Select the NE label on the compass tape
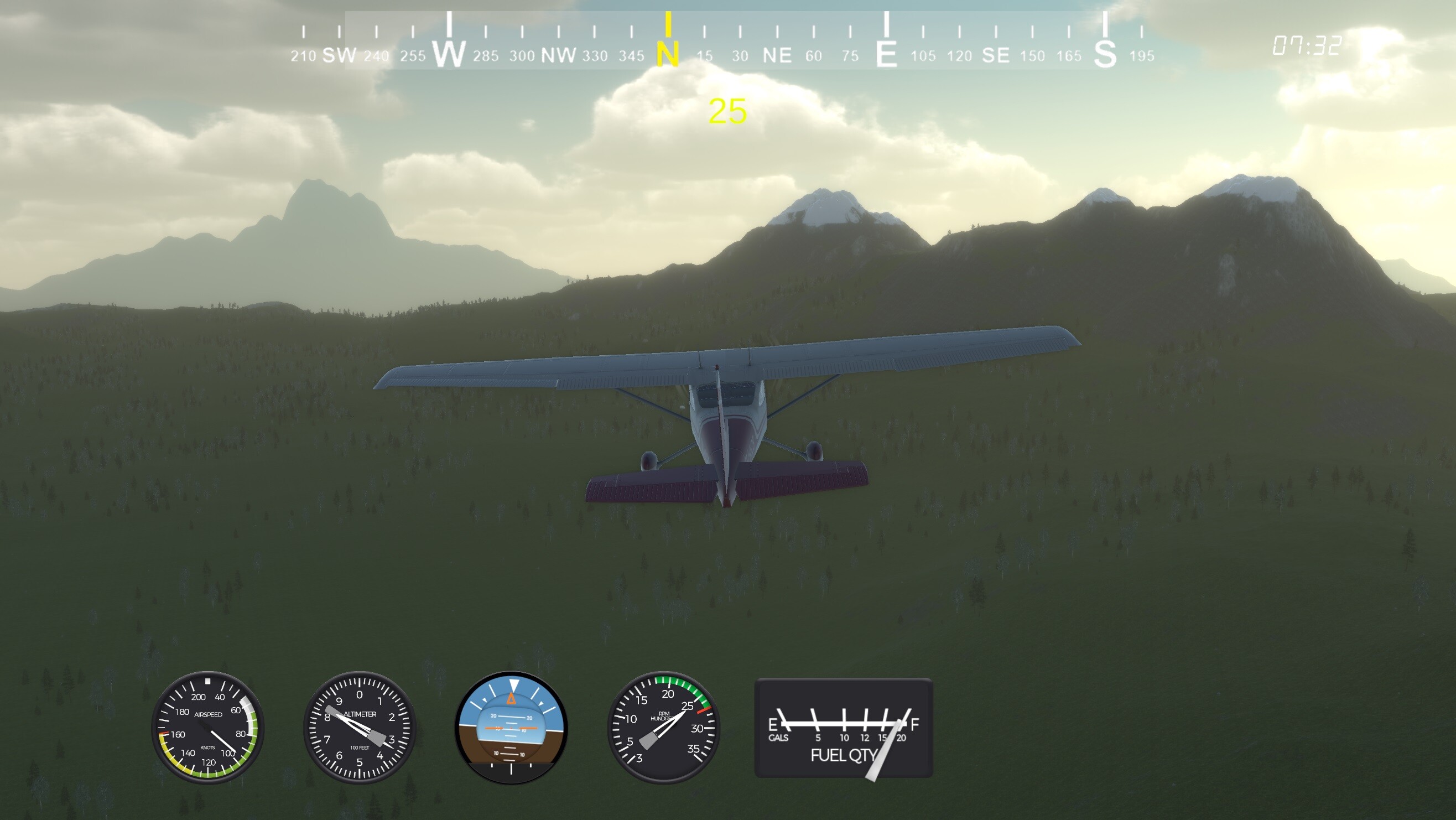 778,55
